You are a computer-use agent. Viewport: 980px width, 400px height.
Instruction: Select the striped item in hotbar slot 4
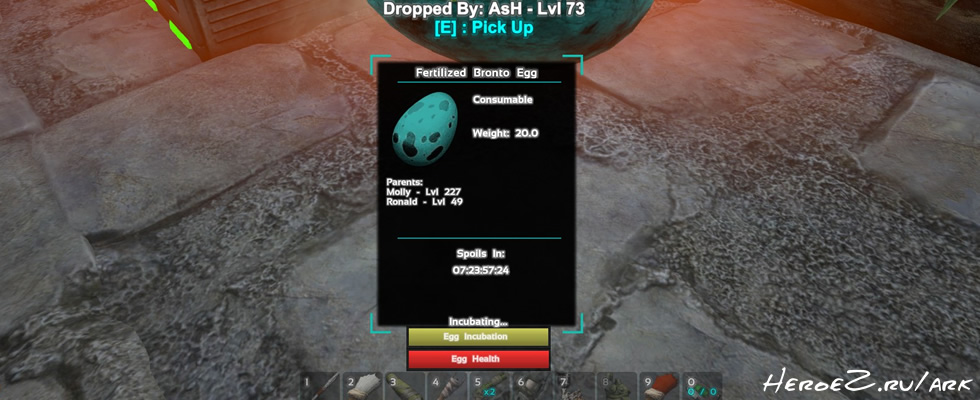point(449,386)
